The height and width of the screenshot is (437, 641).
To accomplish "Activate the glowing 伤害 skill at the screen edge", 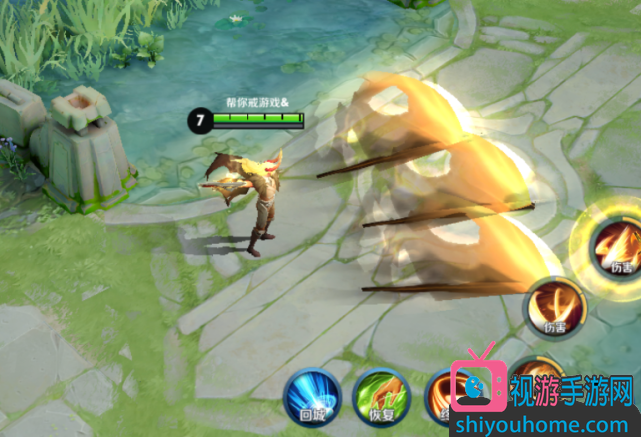I will click(615, 245).
